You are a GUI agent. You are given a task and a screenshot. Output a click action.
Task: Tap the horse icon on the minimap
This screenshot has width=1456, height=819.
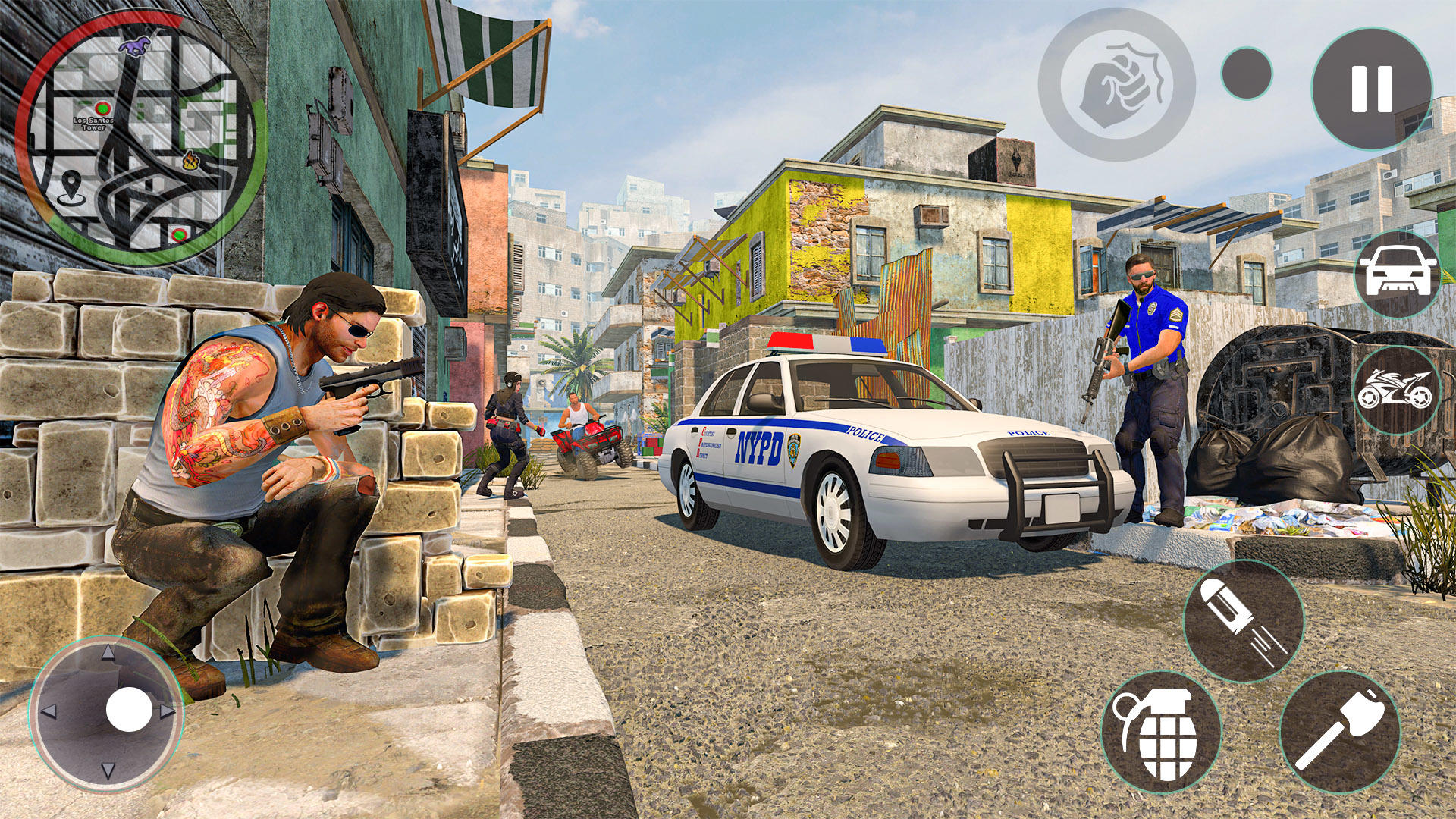tap(135, 47)
